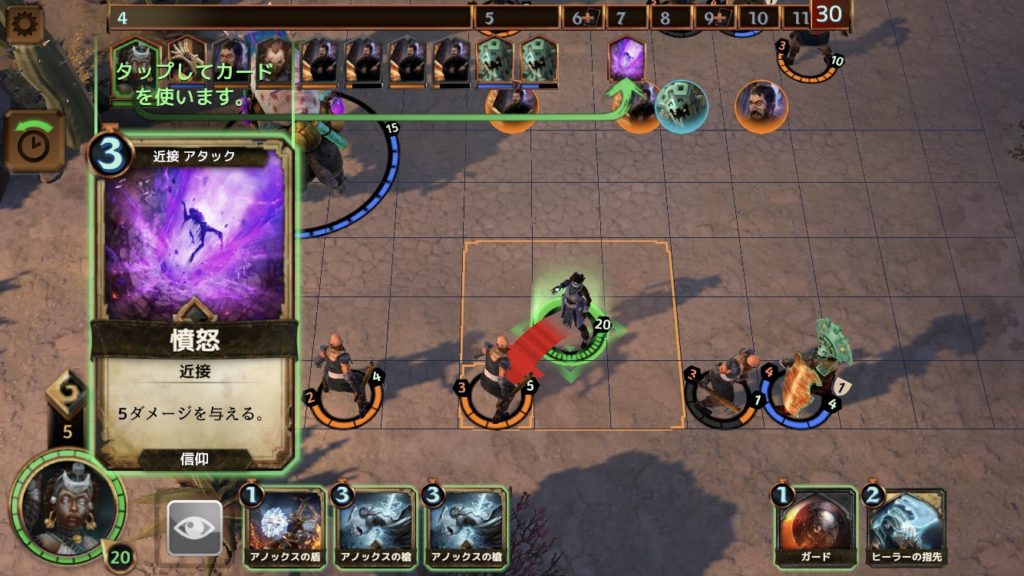This screenshot has width=1024, height=576.
Task: Click the purple crystal card in turn order
Action: [x=627, y=57]
